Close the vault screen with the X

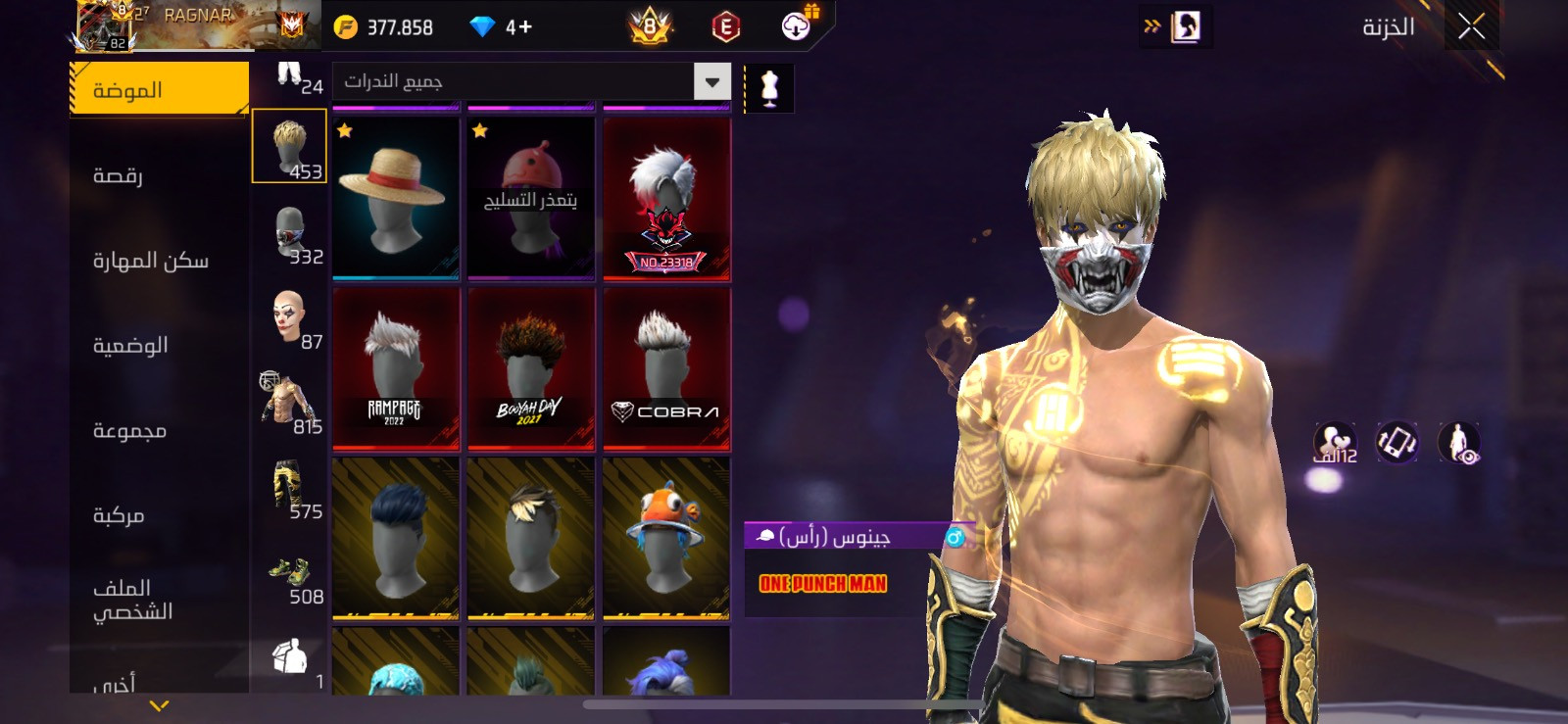point(1470,26)
